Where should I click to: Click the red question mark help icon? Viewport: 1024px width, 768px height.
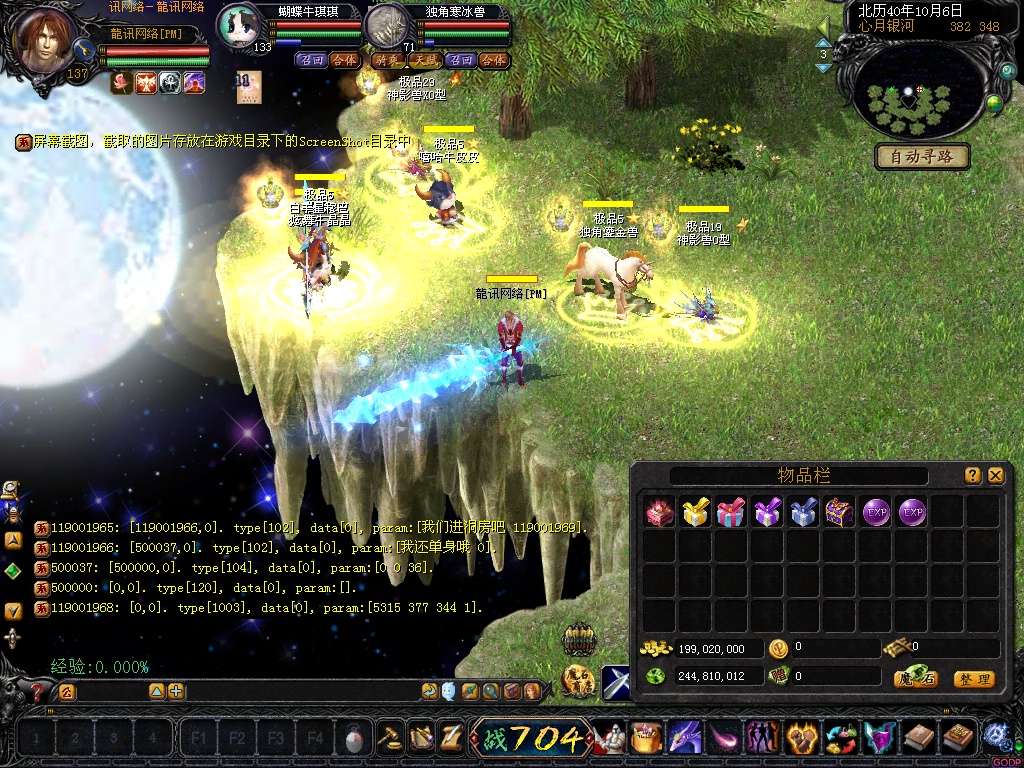pos(38,691)
